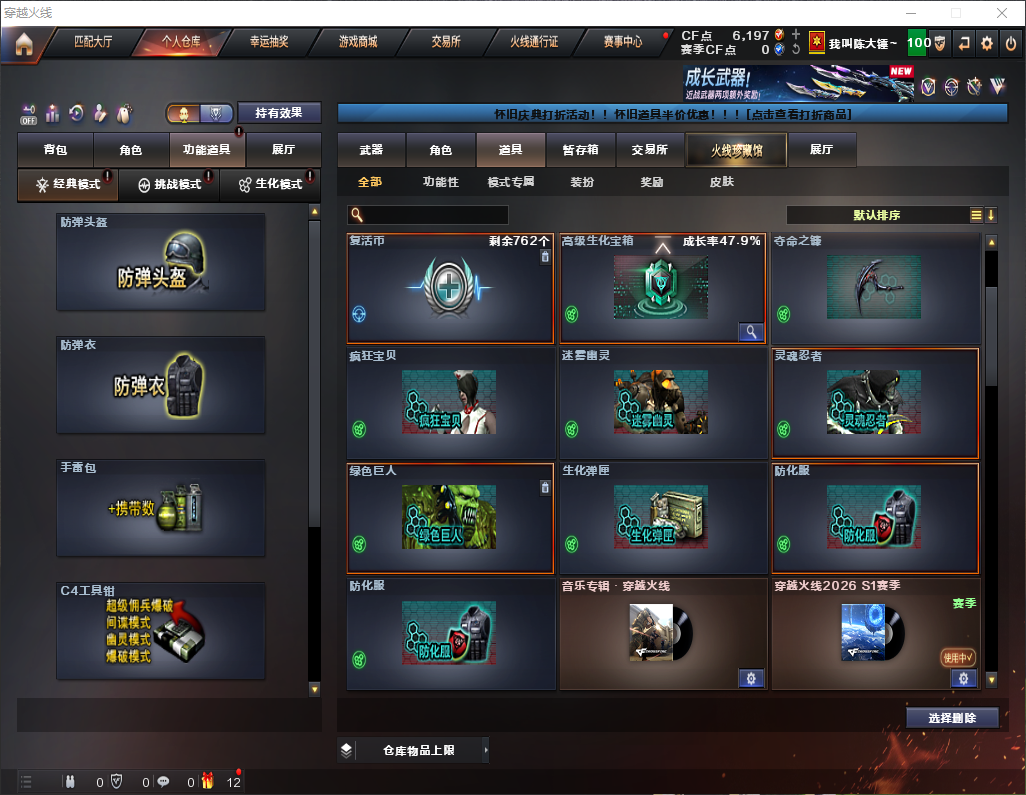Click the home icon button
The height and width of the screenshot is (795, 1026).
click(x=23, y=43)
